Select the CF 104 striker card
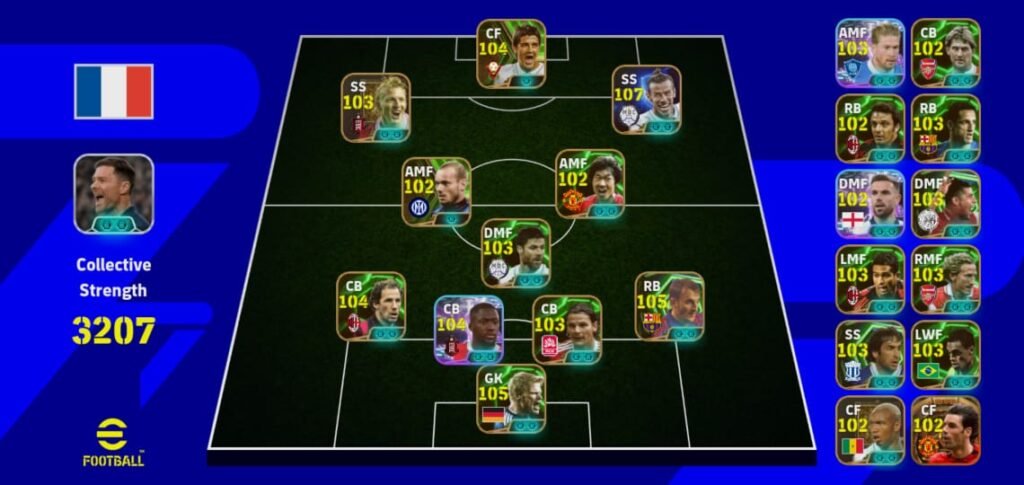This screenshot has width=1024, height=485. tap(511, 53)
